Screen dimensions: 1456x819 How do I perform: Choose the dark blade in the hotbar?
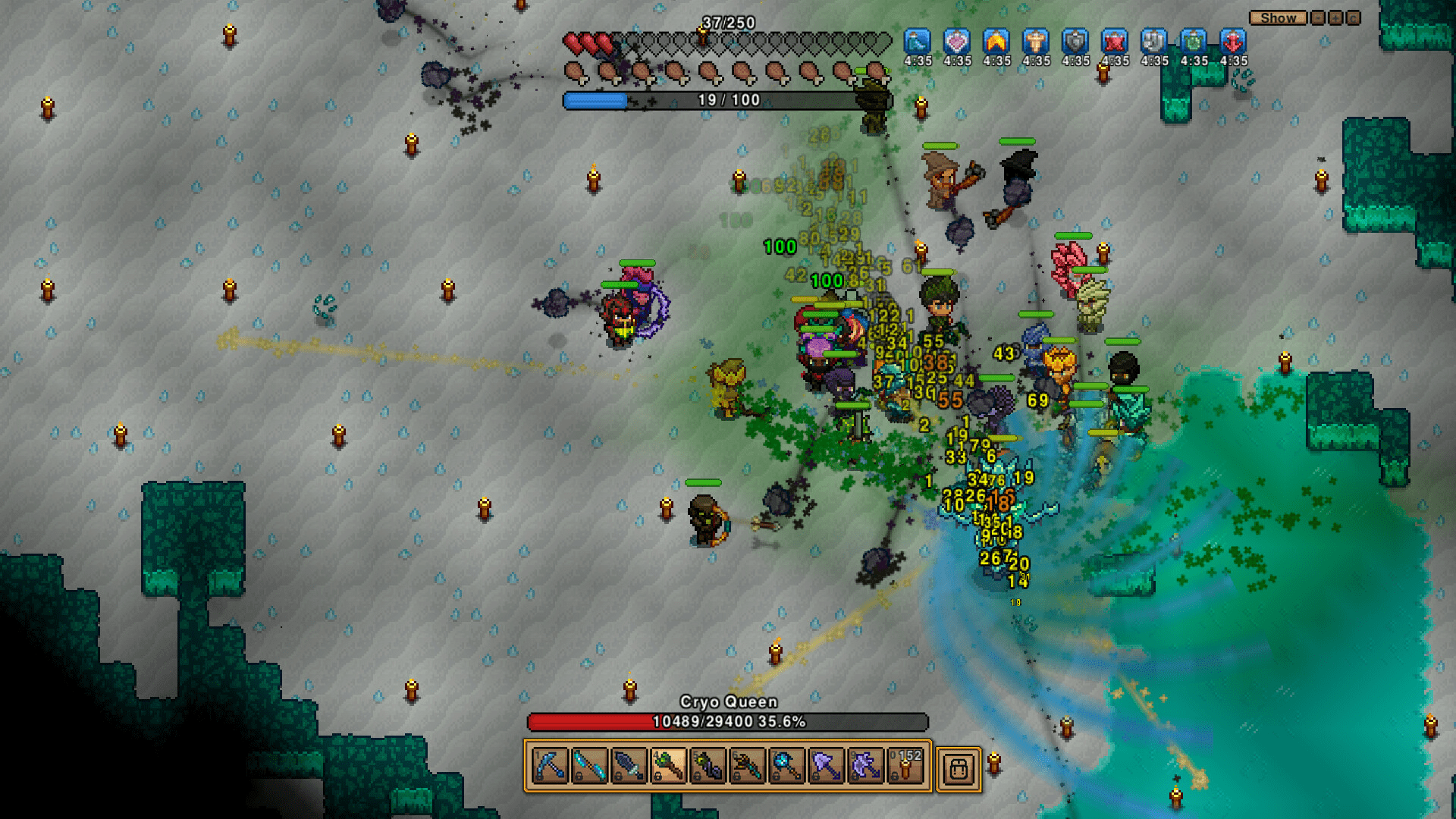[629, 766]
